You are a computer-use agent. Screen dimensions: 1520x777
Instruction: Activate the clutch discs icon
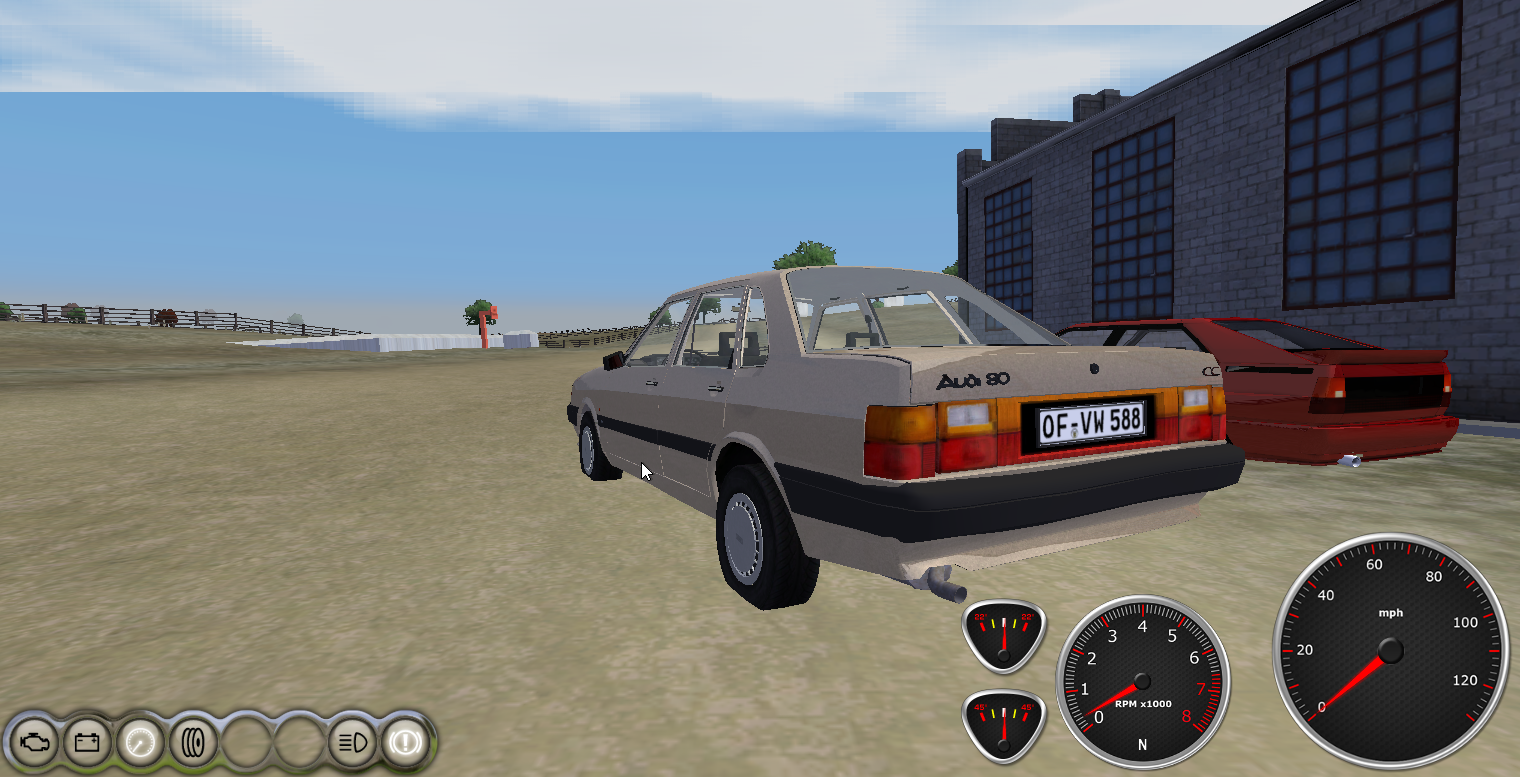(192, 743)
